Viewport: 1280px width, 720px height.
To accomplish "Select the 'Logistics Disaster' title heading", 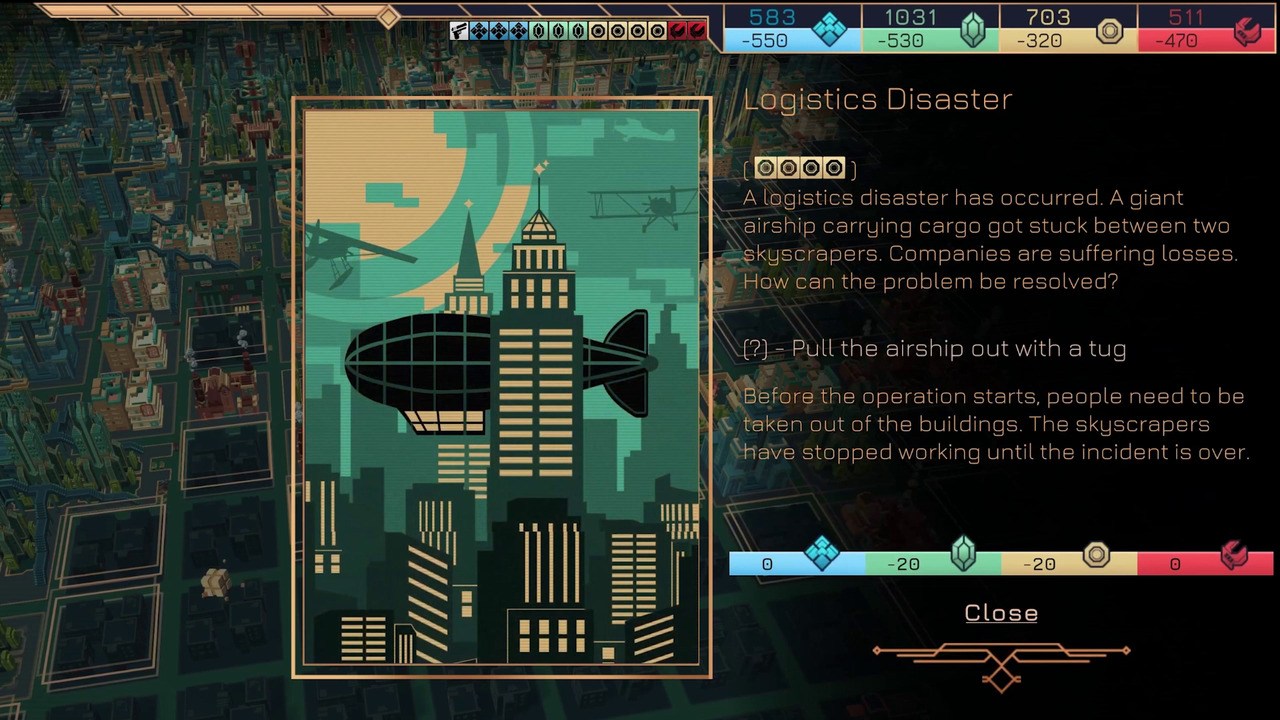I will [x=878, y=99].
